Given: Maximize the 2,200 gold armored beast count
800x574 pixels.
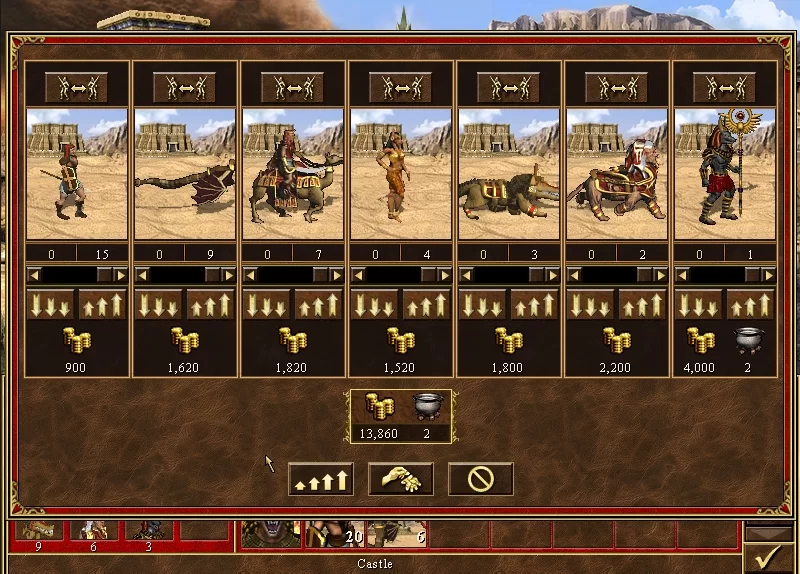Looking at the screenshot, I should click(x=643, y=304).
